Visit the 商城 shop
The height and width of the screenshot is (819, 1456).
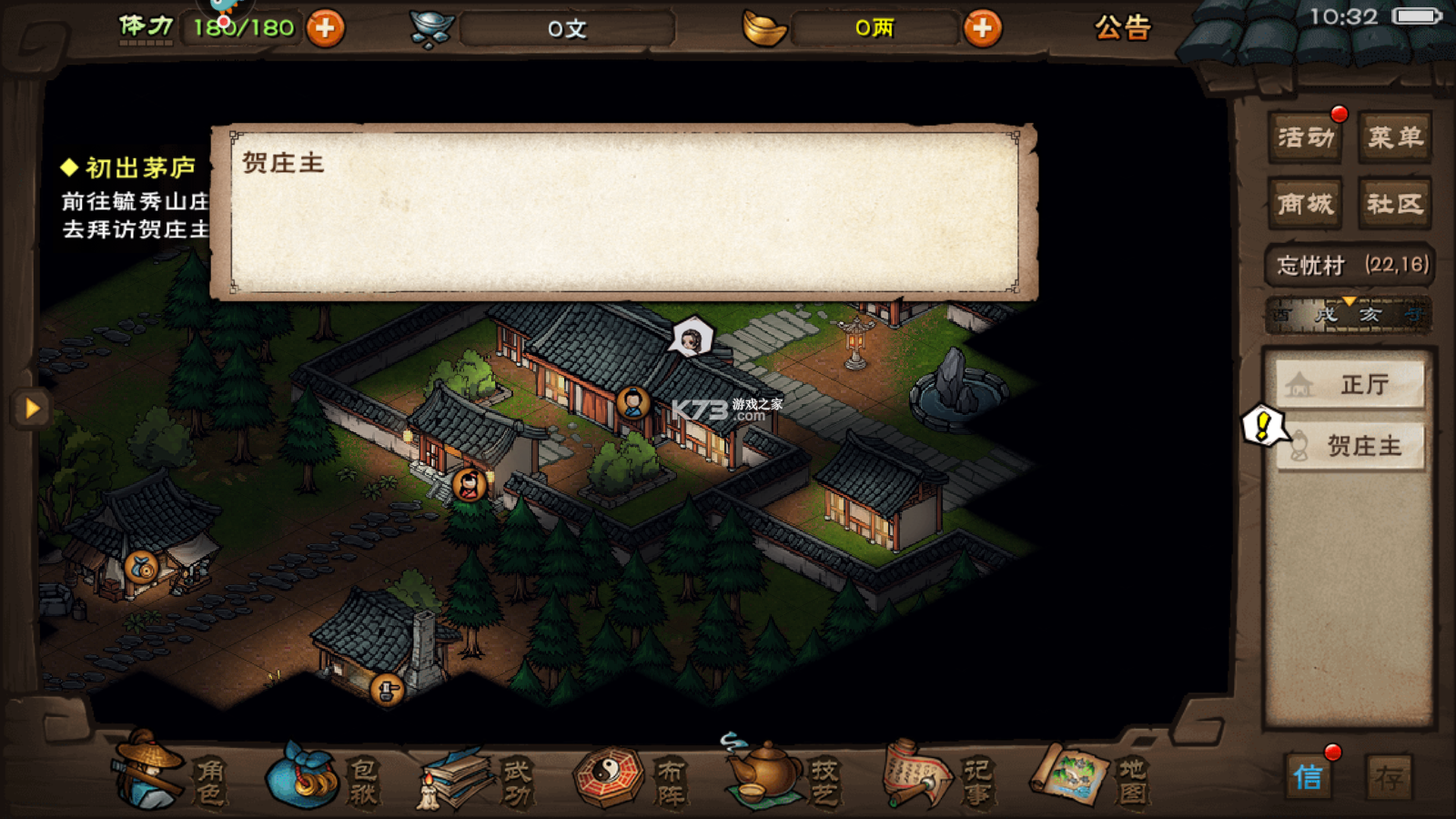[1305, 203]
